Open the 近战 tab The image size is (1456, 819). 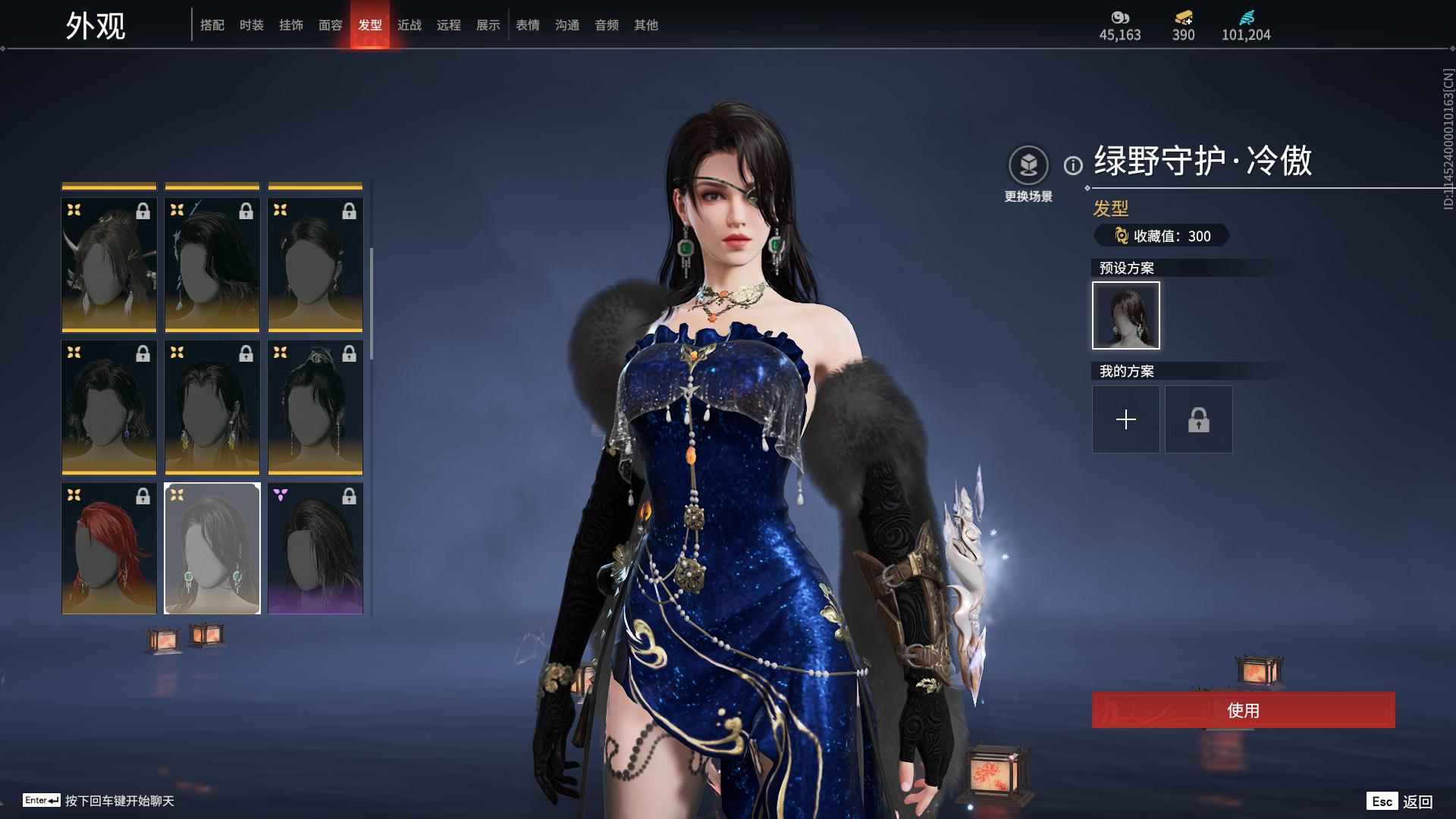pyautogui.click(x=409, y=25)
